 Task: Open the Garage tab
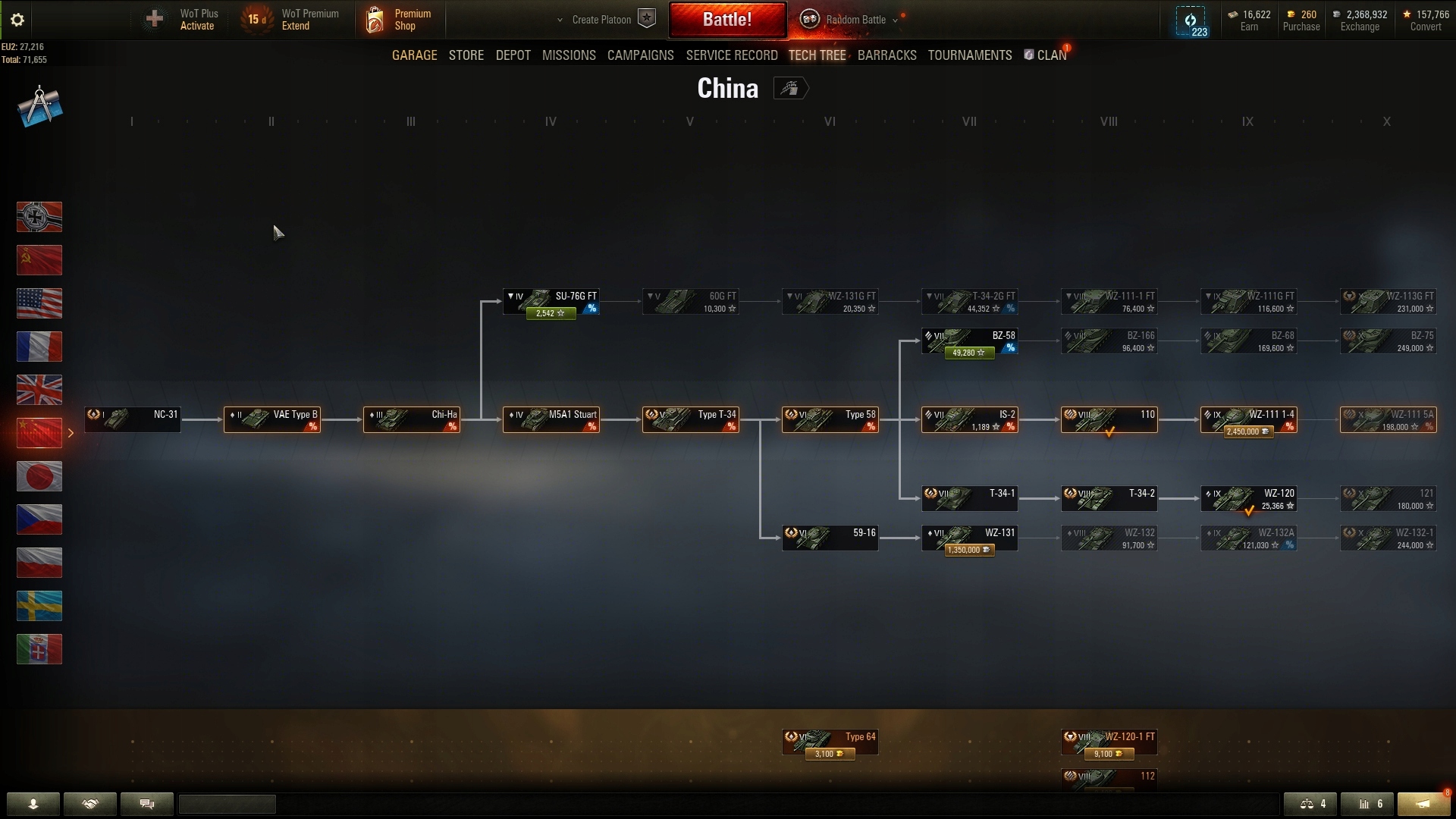tap(414, 55)
